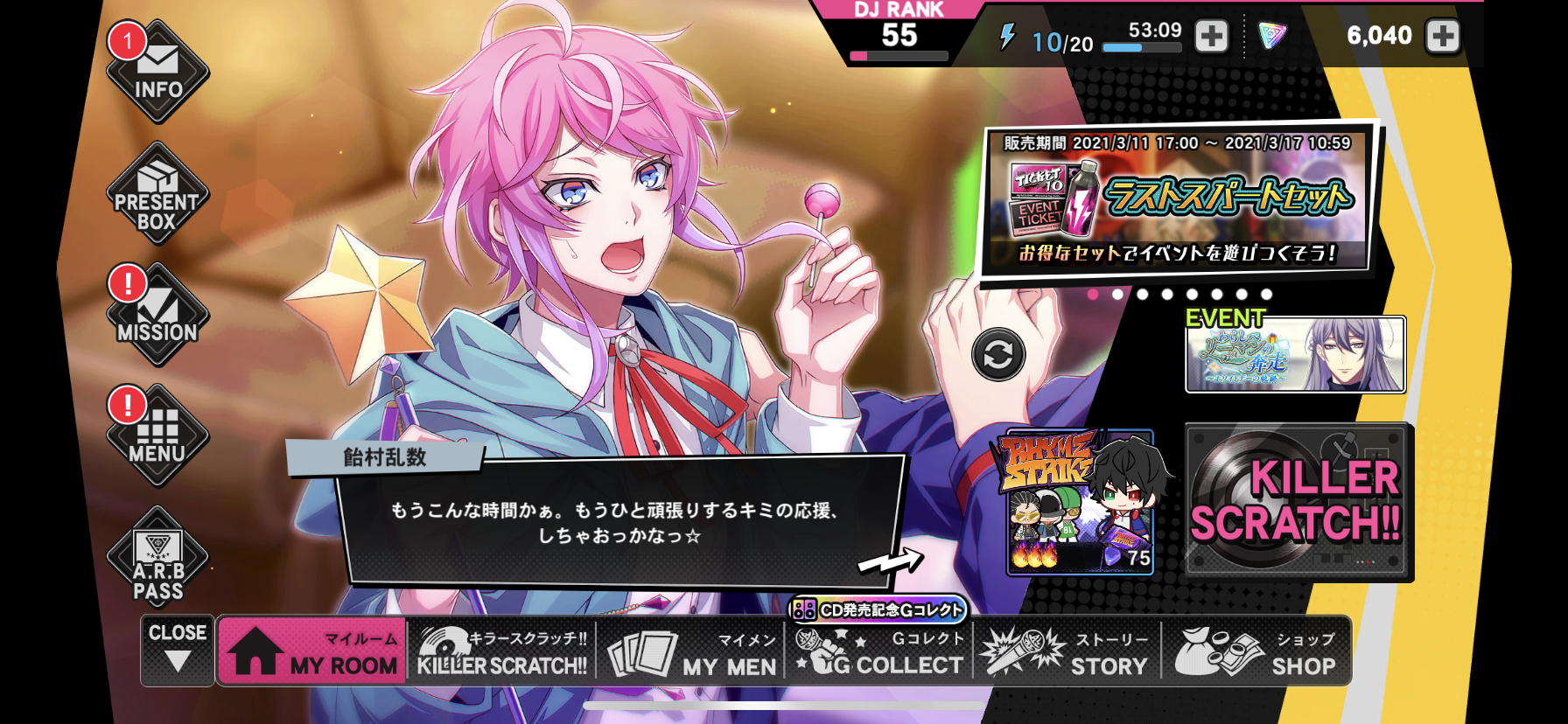Open the EVENT campaign banner
1568x724 pixels.
click(x=1295, y=355)
